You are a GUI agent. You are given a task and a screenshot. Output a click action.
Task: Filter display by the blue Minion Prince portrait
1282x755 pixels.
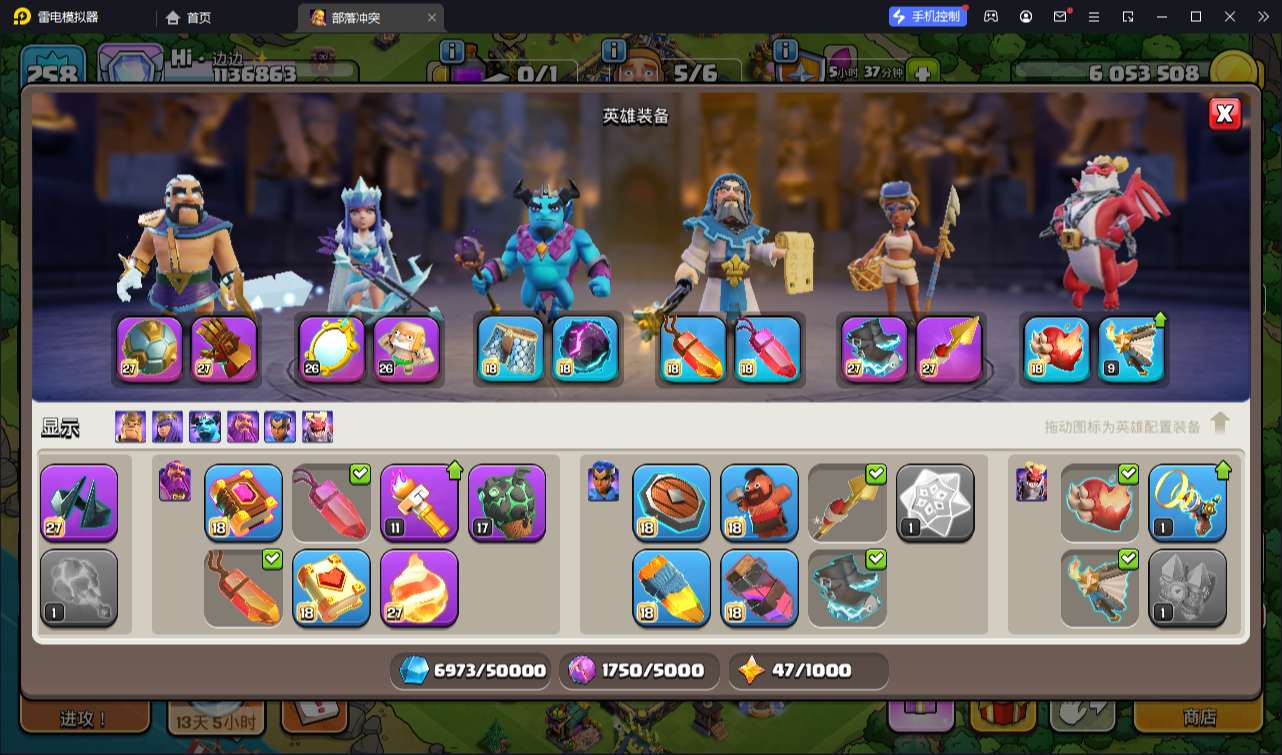click(205, 427)
